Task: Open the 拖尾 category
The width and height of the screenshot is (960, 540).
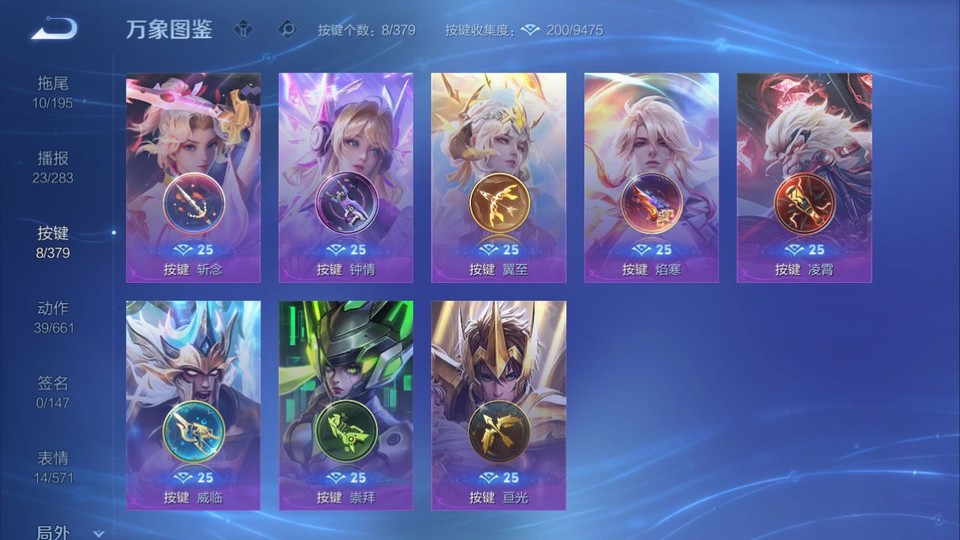Action: (x=53, y=91)
